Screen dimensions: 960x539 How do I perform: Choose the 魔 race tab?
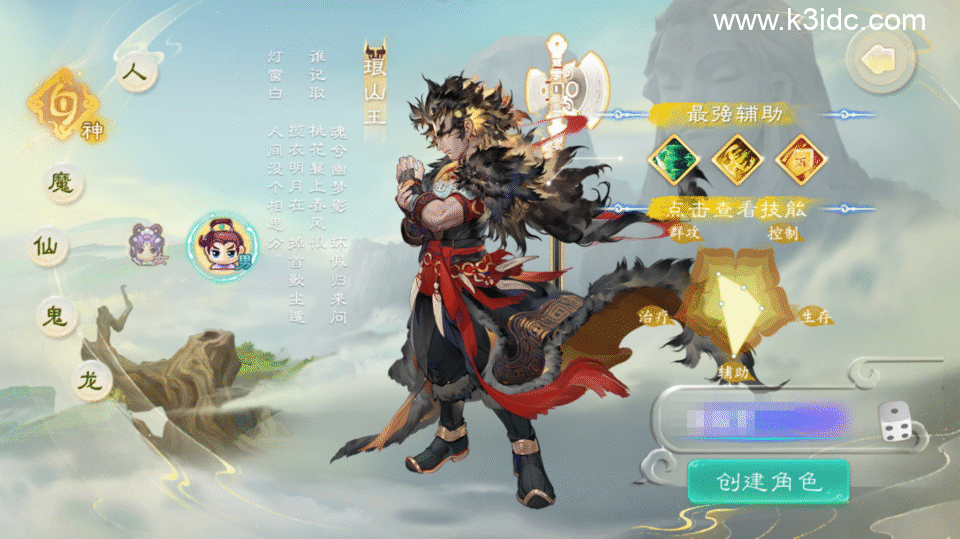(65, 183)
